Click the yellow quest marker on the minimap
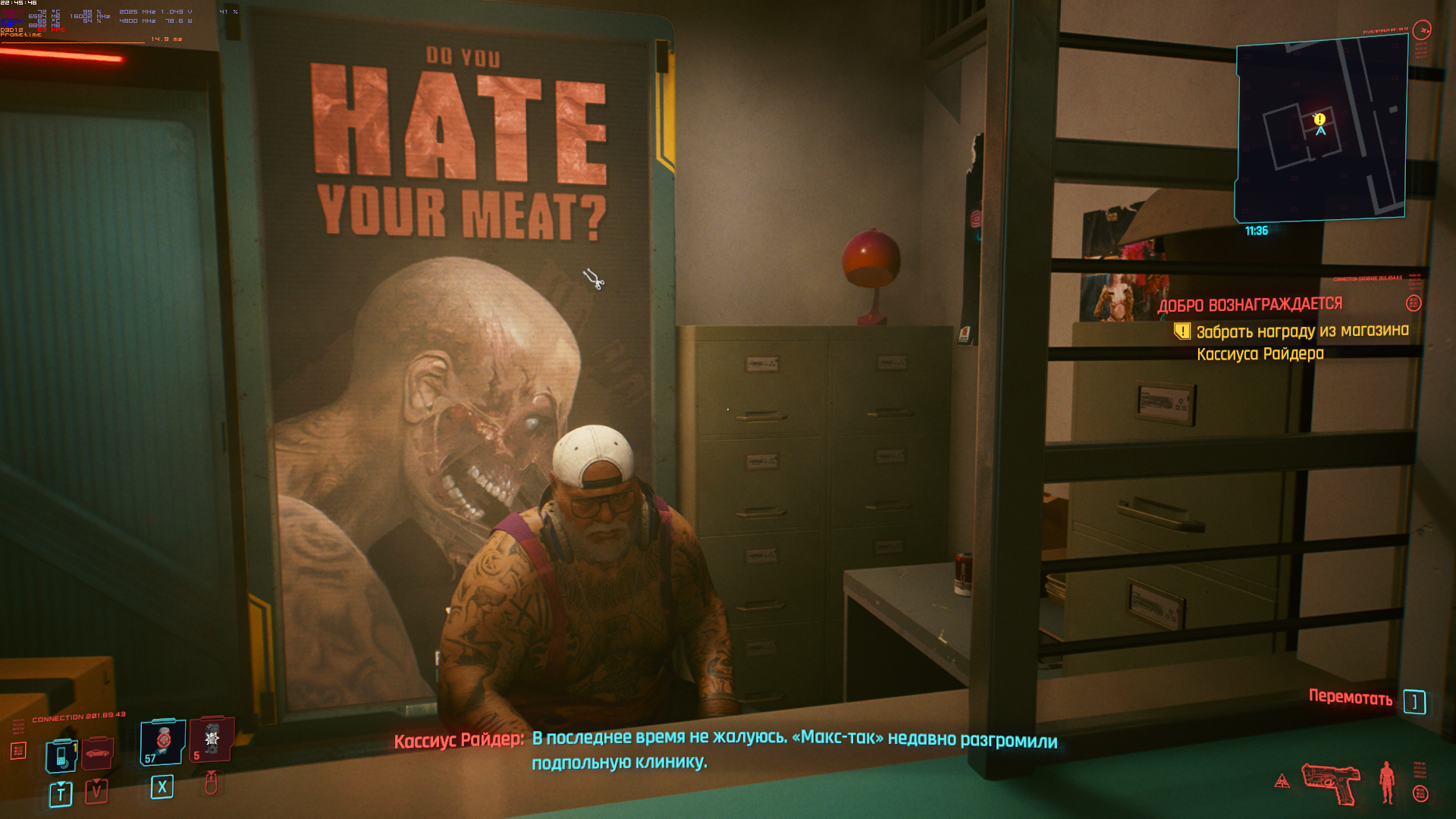 click(1319, 119)
